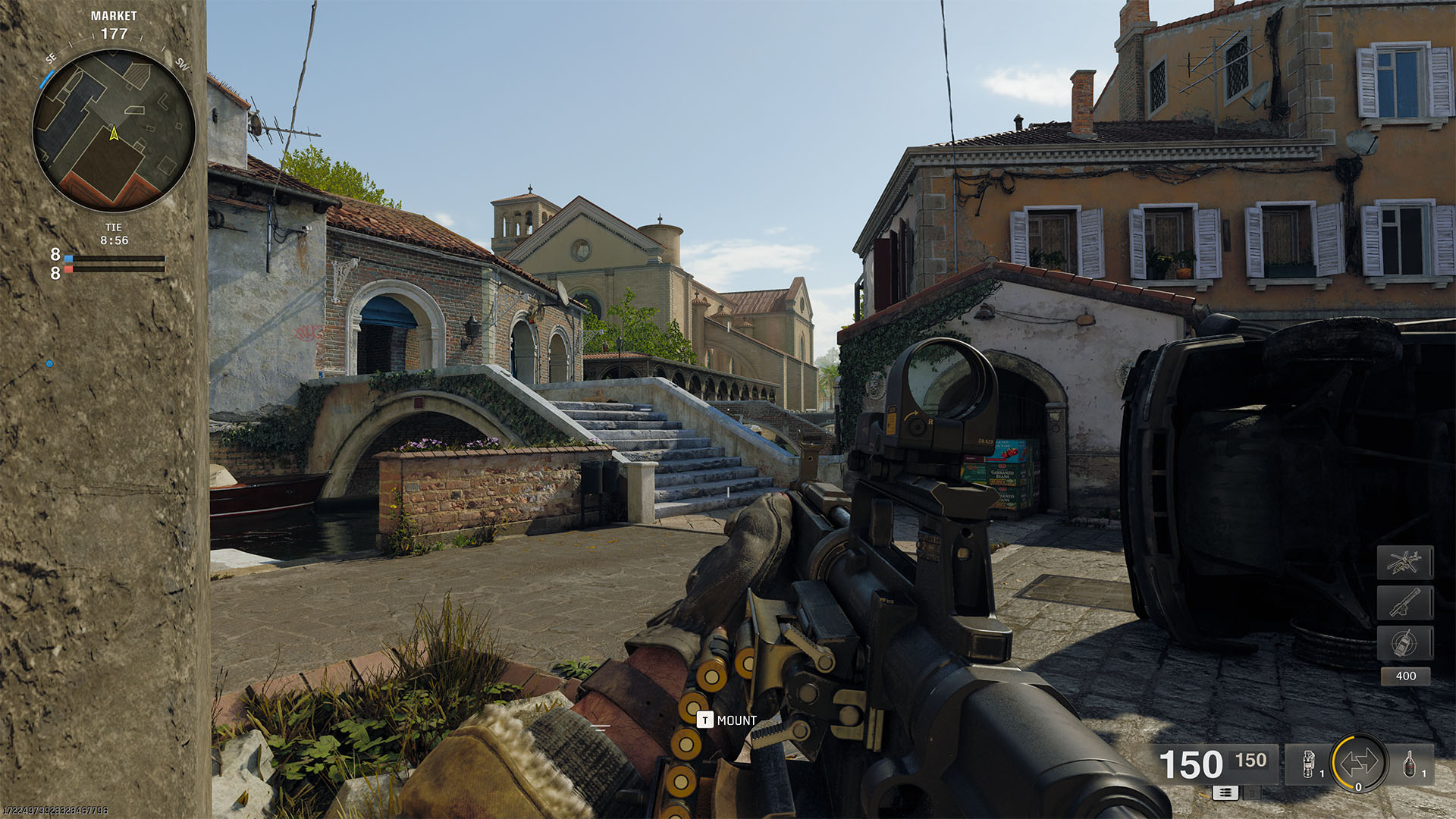Select the fire mode indicator below the ammo counter

1225,792
